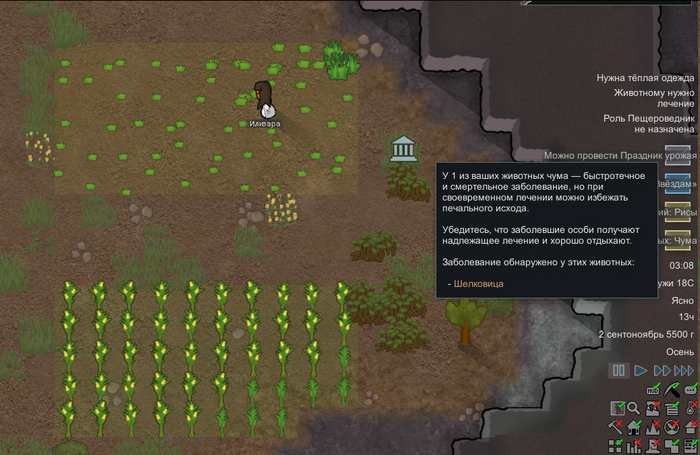
Task: Open the yellow 'Чума' plague letter
Action: (x=679, y=240)
